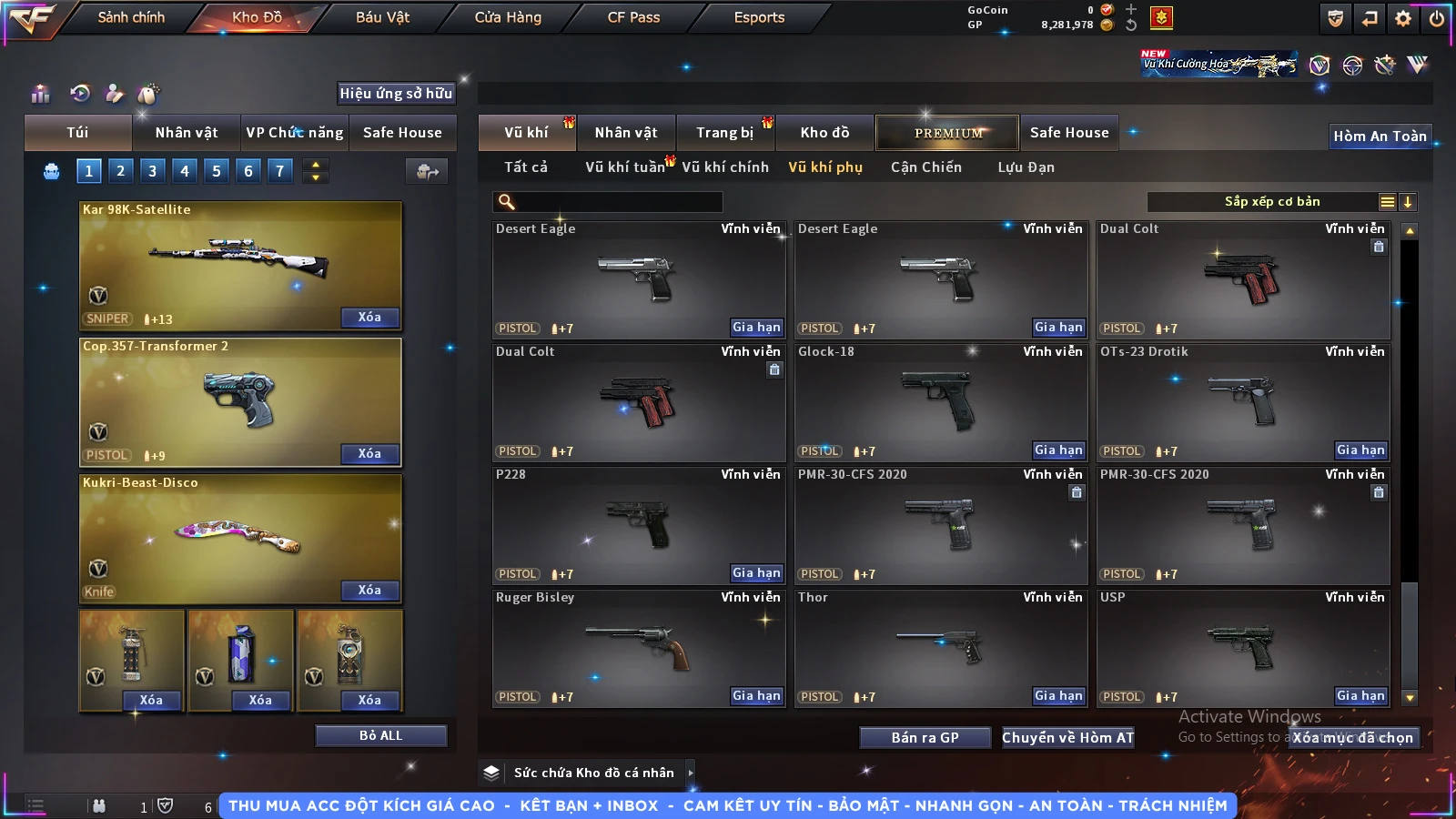Select the PREMIUM inventory tab
The image size is (1456, 819).
click(x=948, y=133)
